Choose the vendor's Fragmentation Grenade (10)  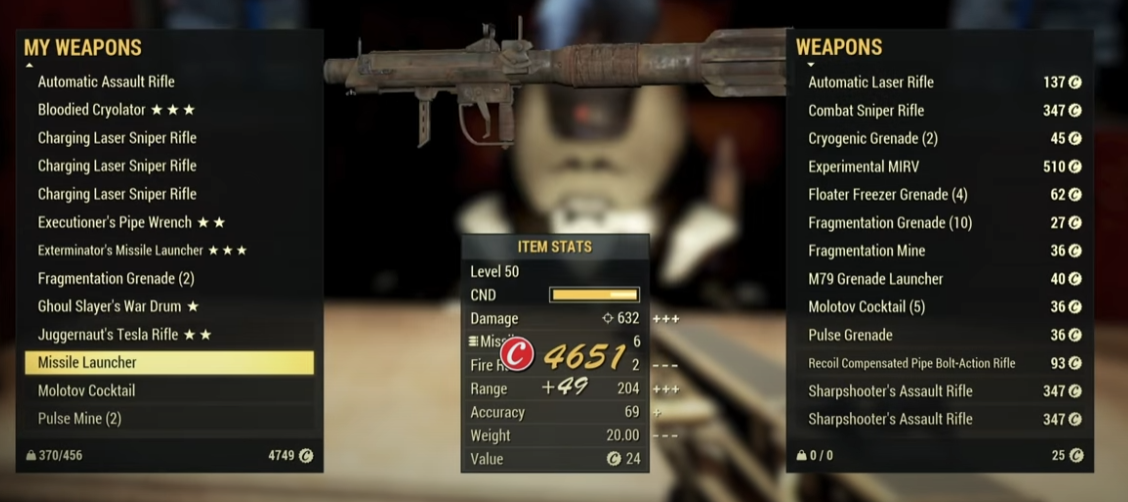[890, 222]
